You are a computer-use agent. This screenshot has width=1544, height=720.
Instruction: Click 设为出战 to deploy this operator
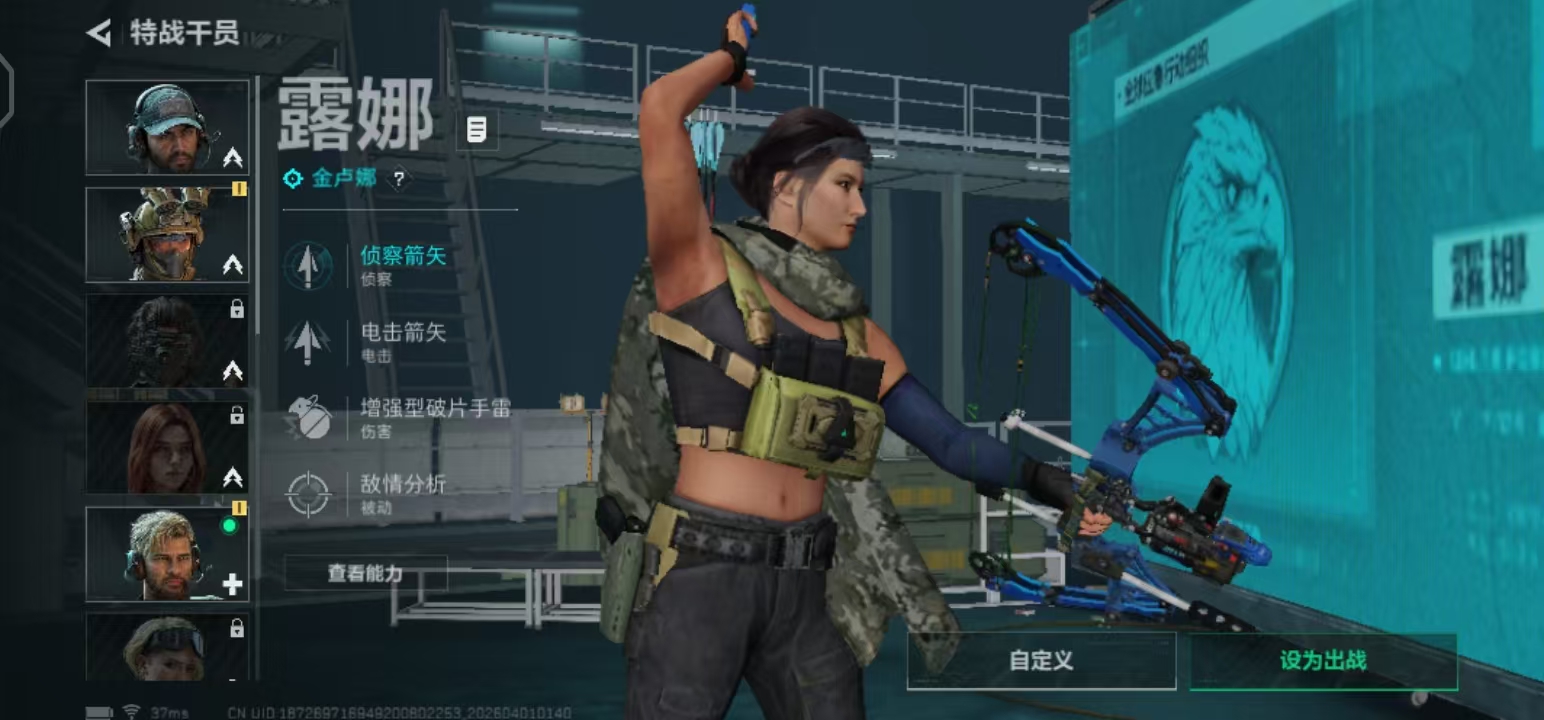pyautogui.click(x=1322, y=661)
